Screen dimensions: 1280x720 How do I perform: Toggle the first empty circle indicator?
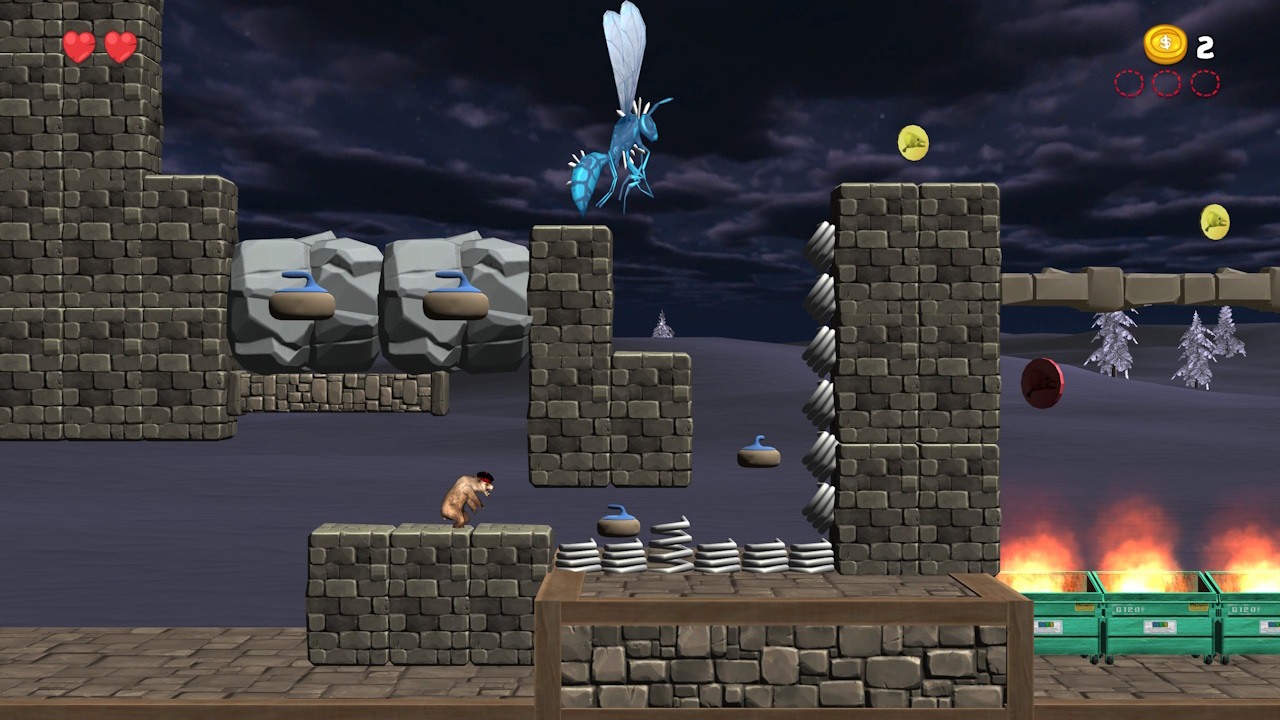[x=1131, y=85]
